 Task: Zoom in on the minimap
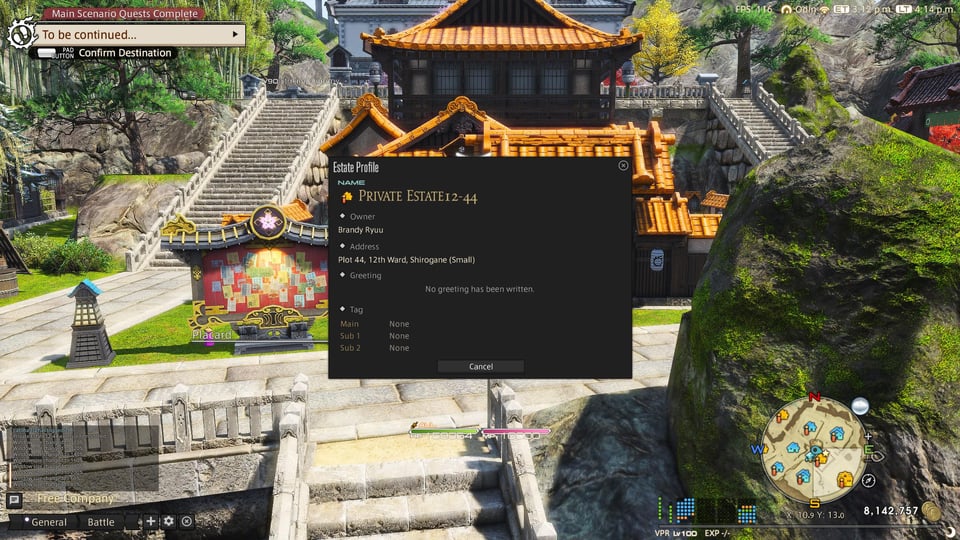[x=868, y=437]
